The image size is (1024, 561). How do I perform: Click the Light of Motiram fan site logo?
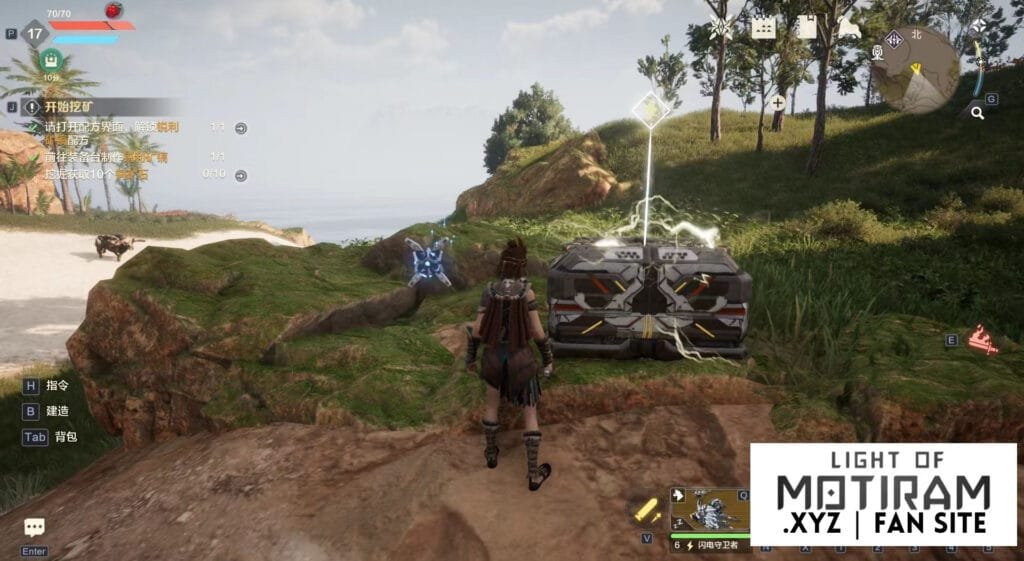click(883, 494)
